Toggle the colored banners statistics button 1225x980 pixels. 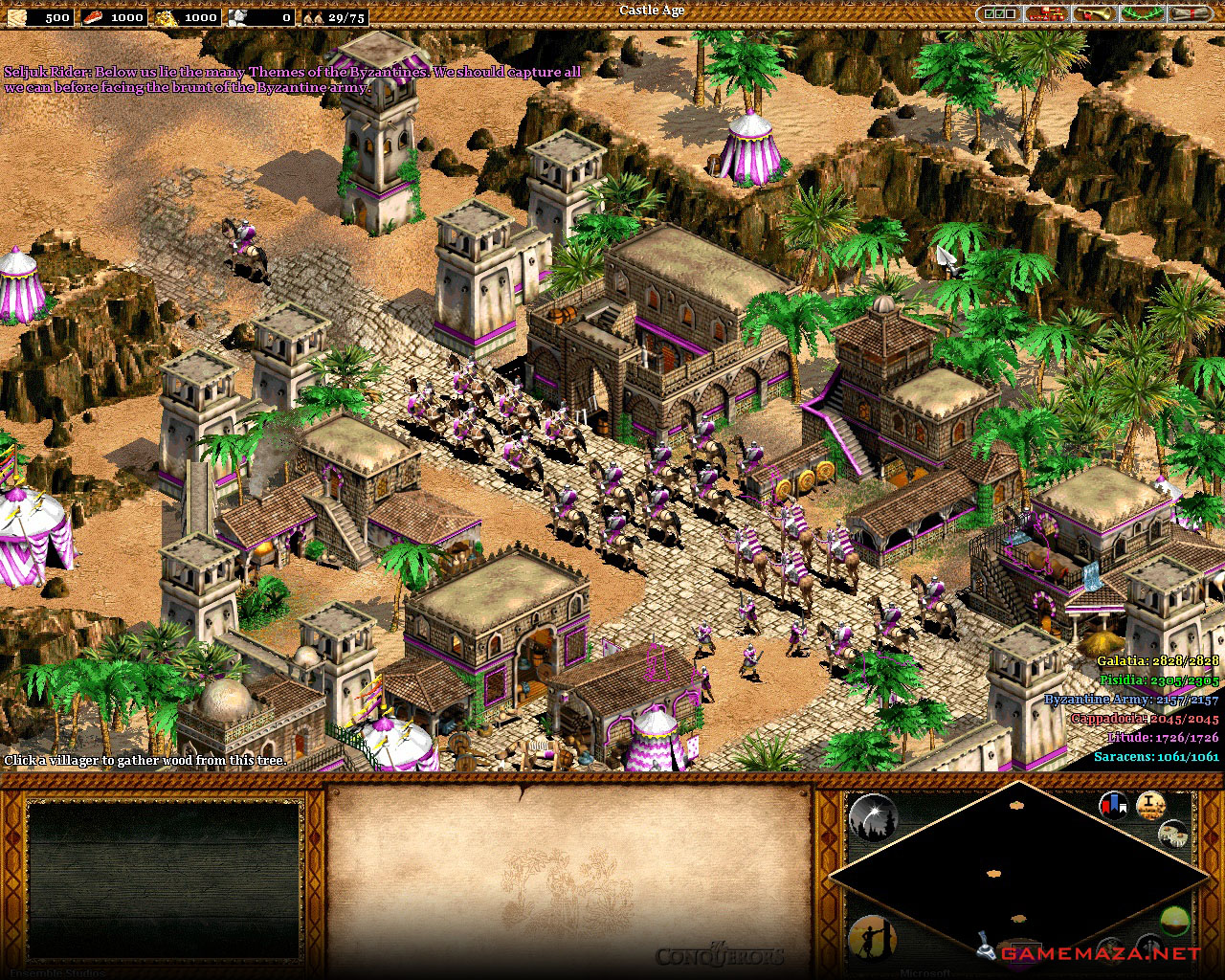click(x=1112, y=806)
